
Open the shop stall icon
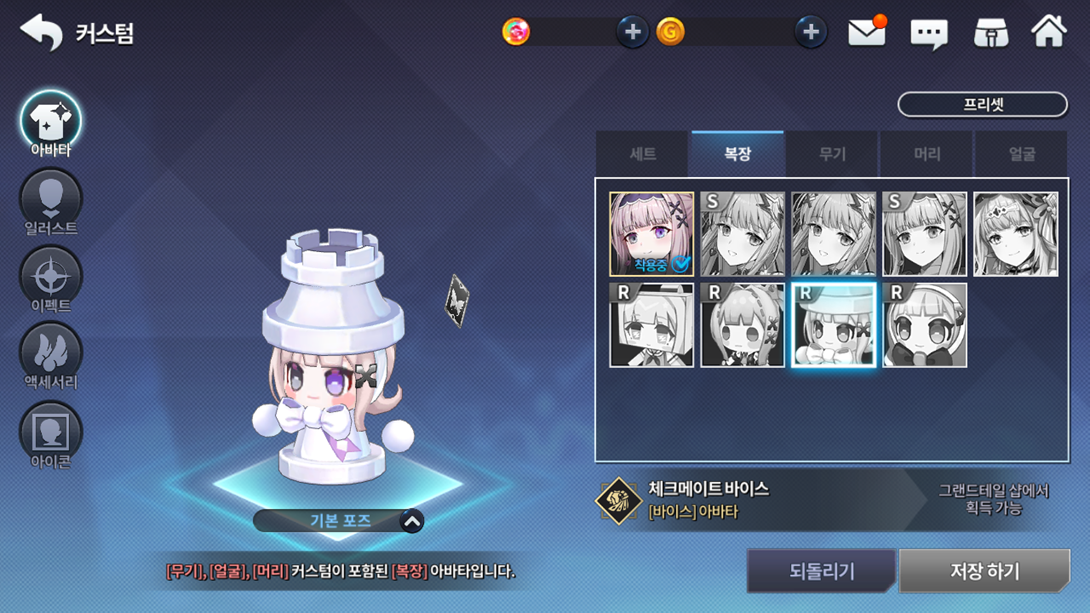tap(990, 33)
